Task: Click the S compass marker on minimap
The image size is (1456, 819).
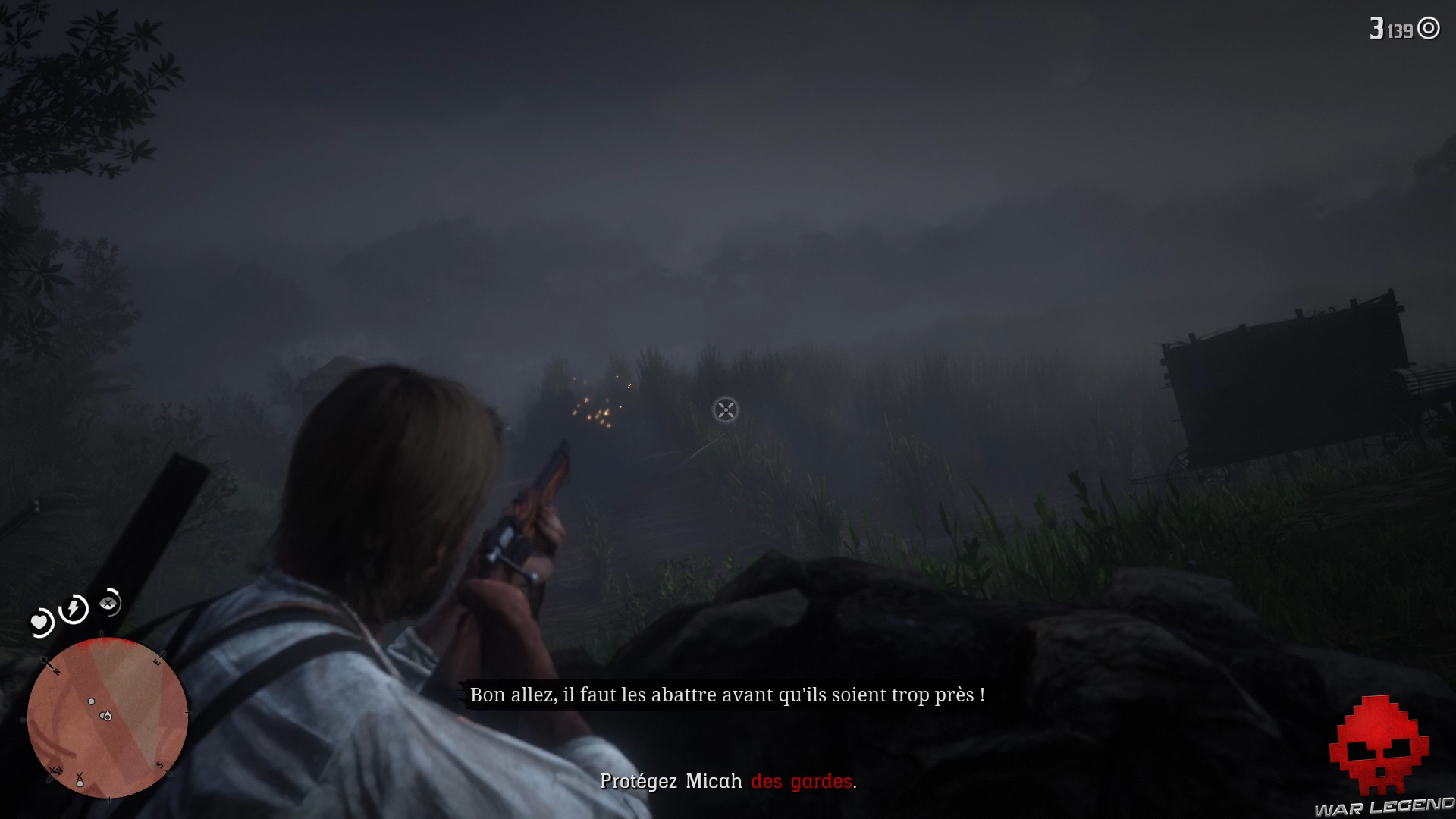Action: (x=160, y=764)
